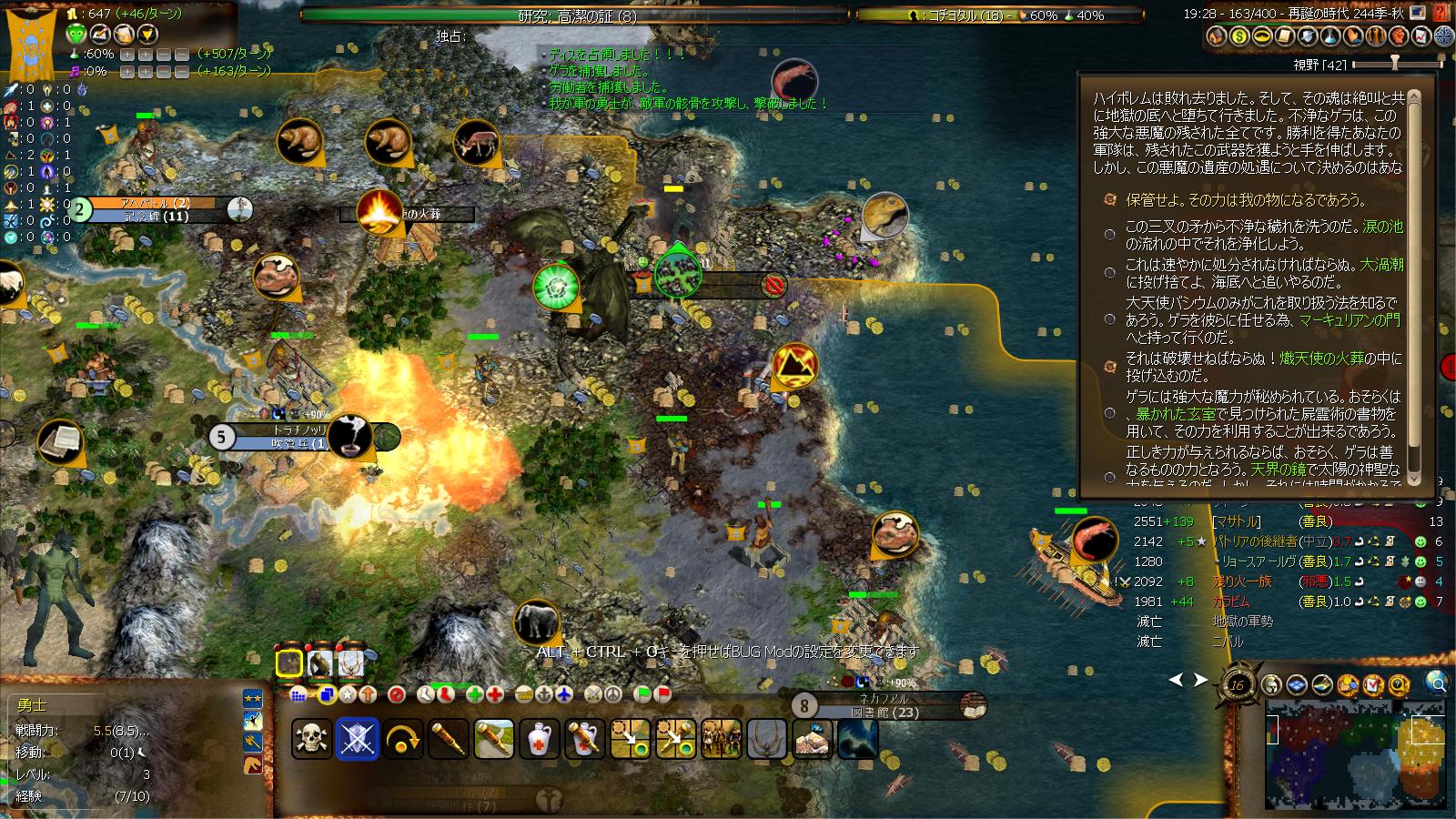Select the second unit portrait in the stack
The width and height of the screenshot is (1456, 819).
click(x=319, y=663)
